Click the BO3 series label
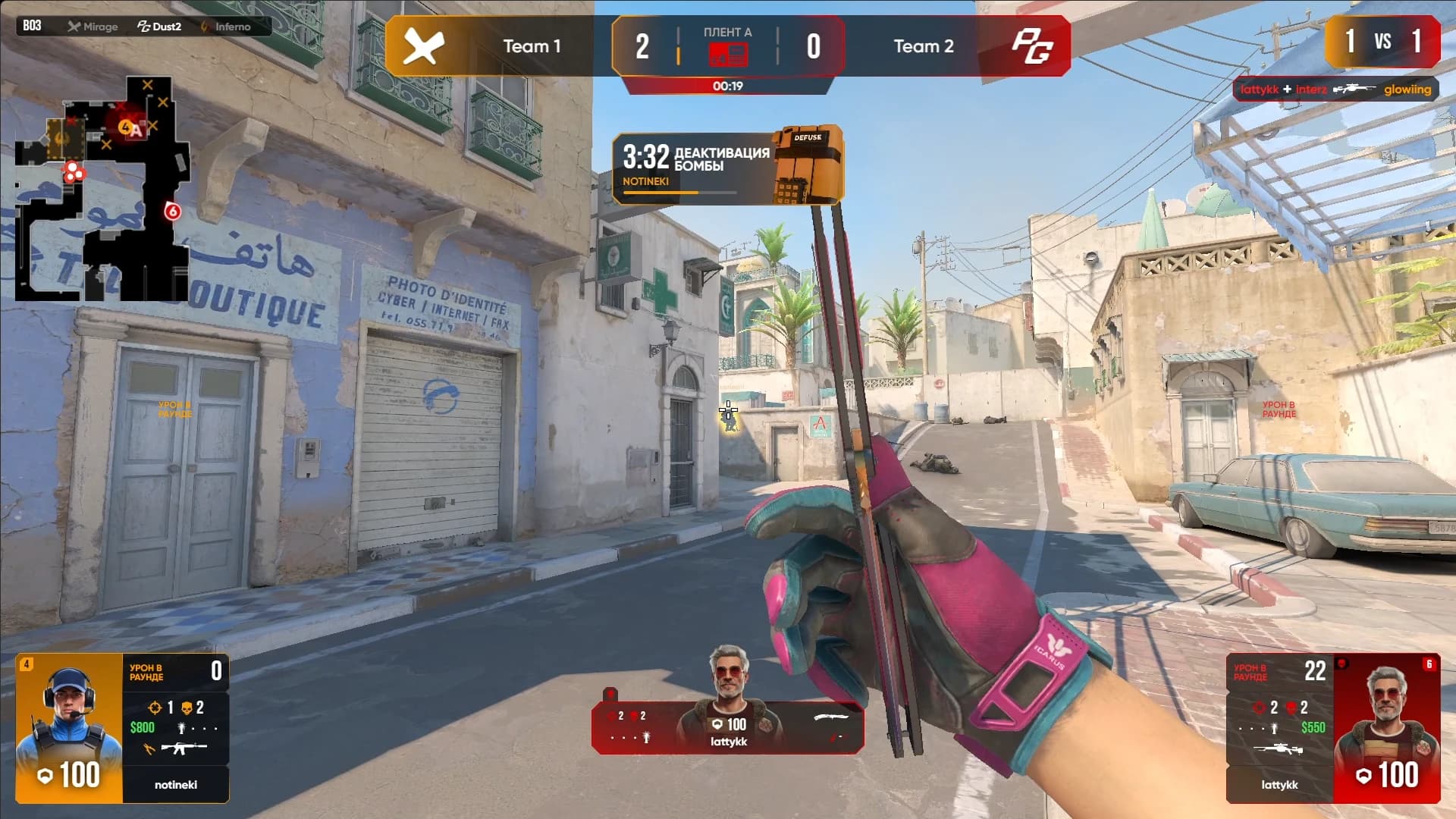This screenshot has width=1456, height=819. pos(32,26)
